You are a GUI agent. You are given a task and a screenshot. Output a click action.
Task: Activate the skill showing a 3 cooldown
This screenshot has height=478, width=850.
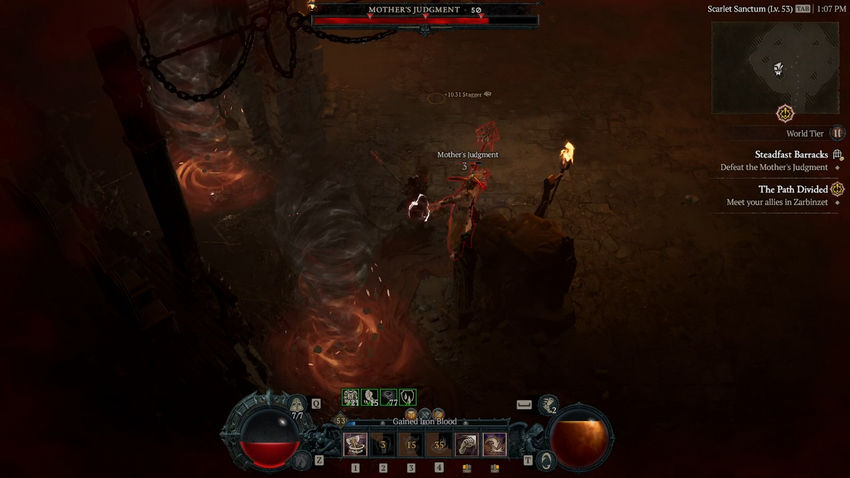pyautogui.click(x=383, y=444)
